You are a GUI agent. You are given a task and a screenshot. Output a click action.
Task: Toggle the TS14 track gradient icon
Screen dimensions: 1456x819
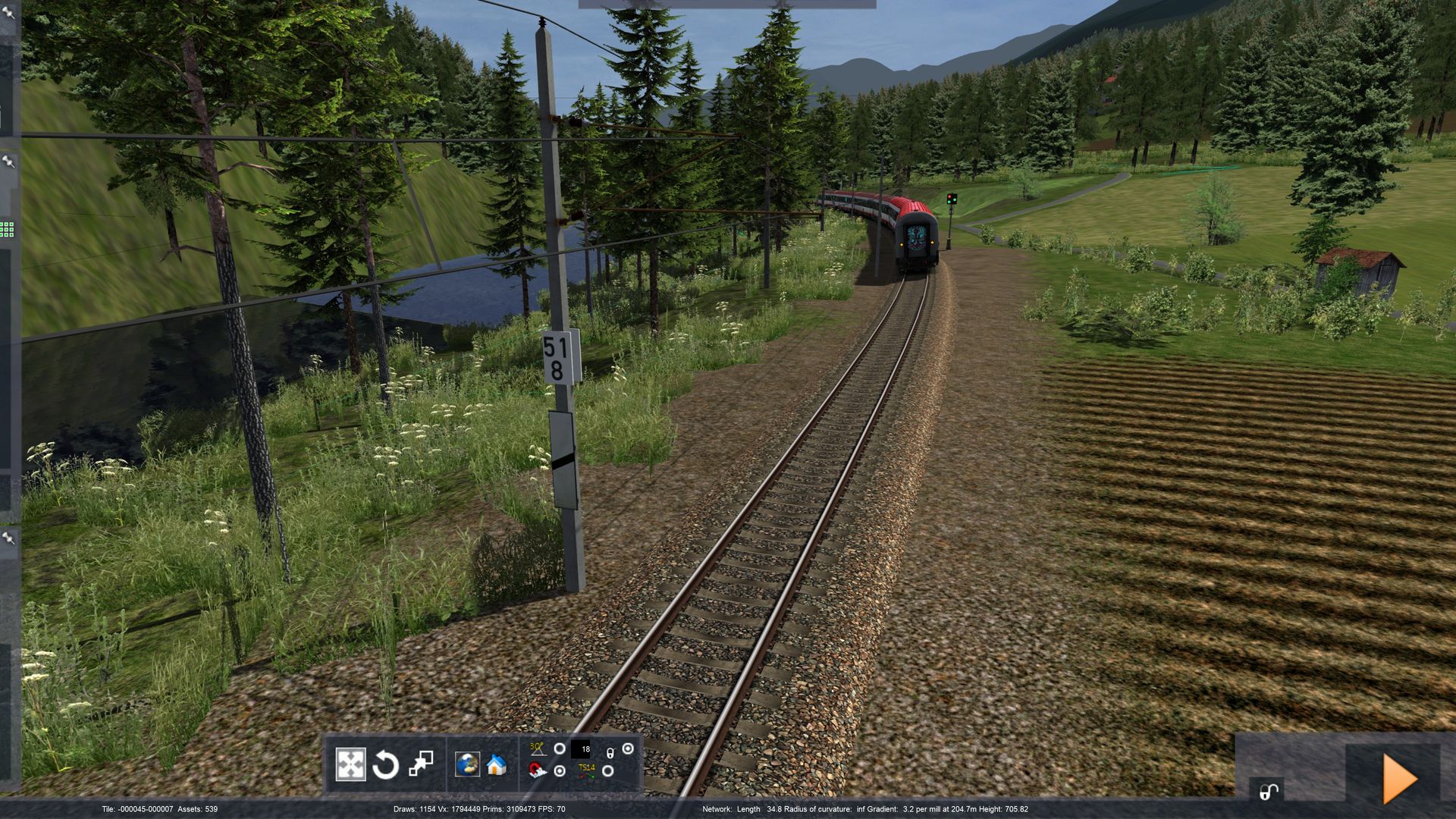586,771
